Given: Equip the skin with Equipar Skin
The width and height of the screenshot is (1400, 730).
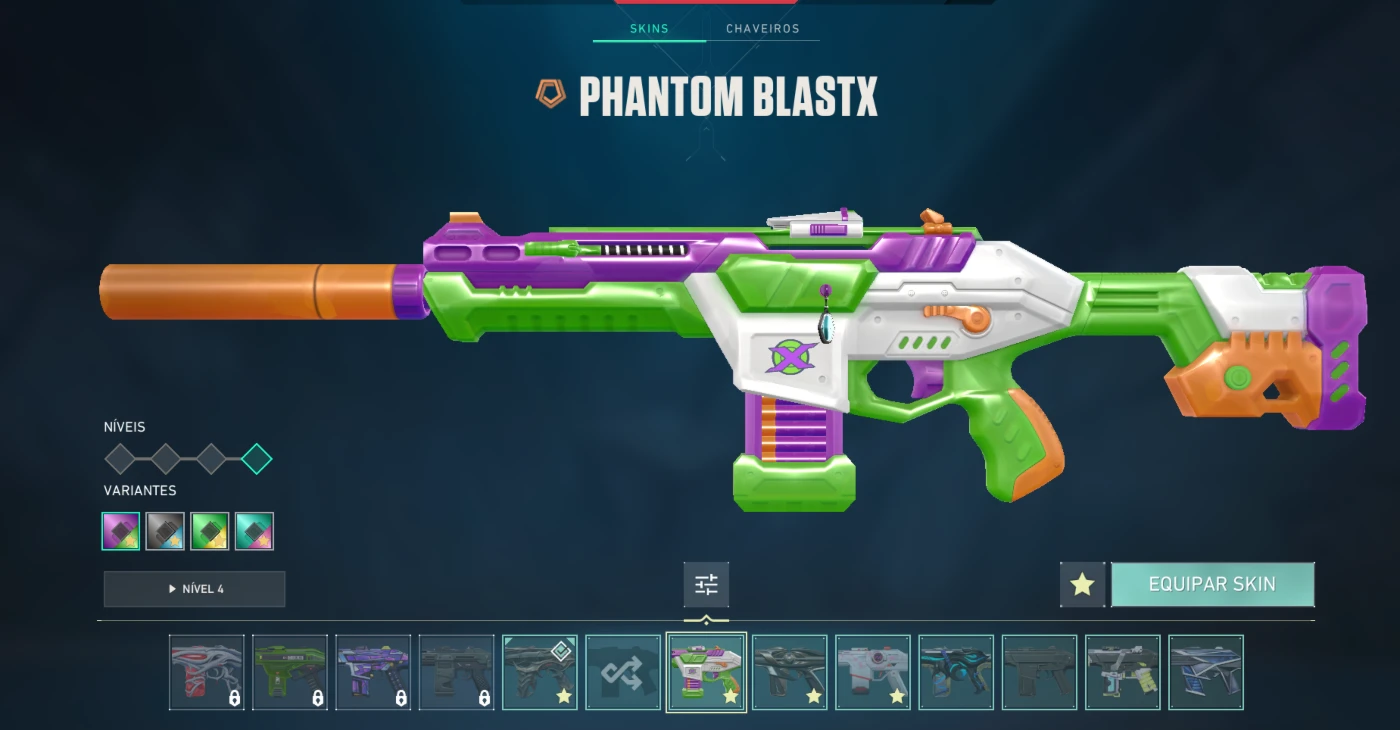Looking at the screenshot, I should 1212,585.
